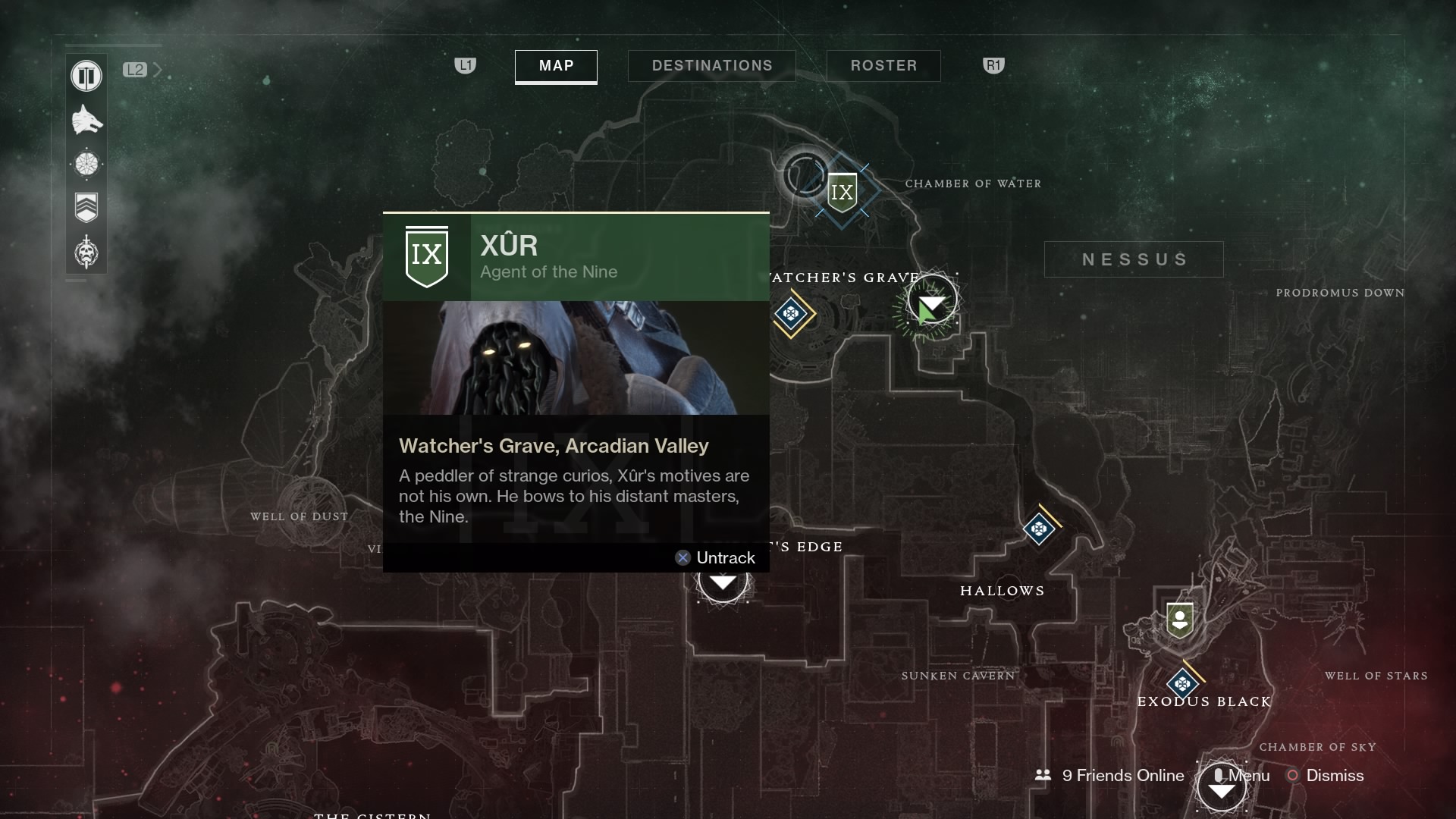Select the NESSUS region label
The width and height of the screenshot is (1456, 819).
[1133, 259]
